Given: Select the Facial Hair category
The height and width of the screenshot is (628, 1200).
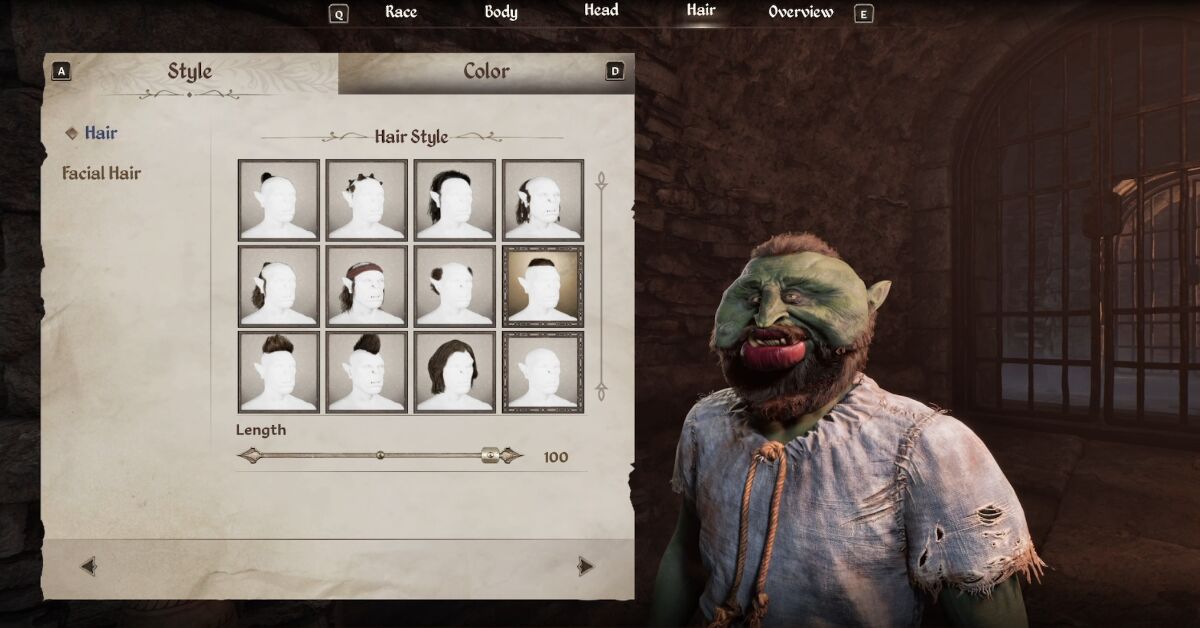Looking at the screenshot, I should coord(102,173).
